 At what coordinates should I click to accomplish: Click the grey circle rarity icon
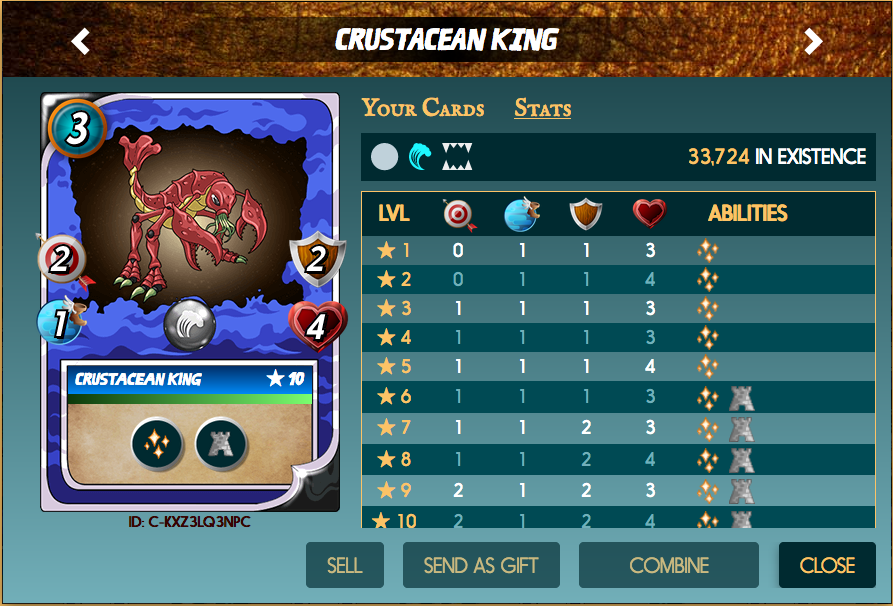coord(385,157)
